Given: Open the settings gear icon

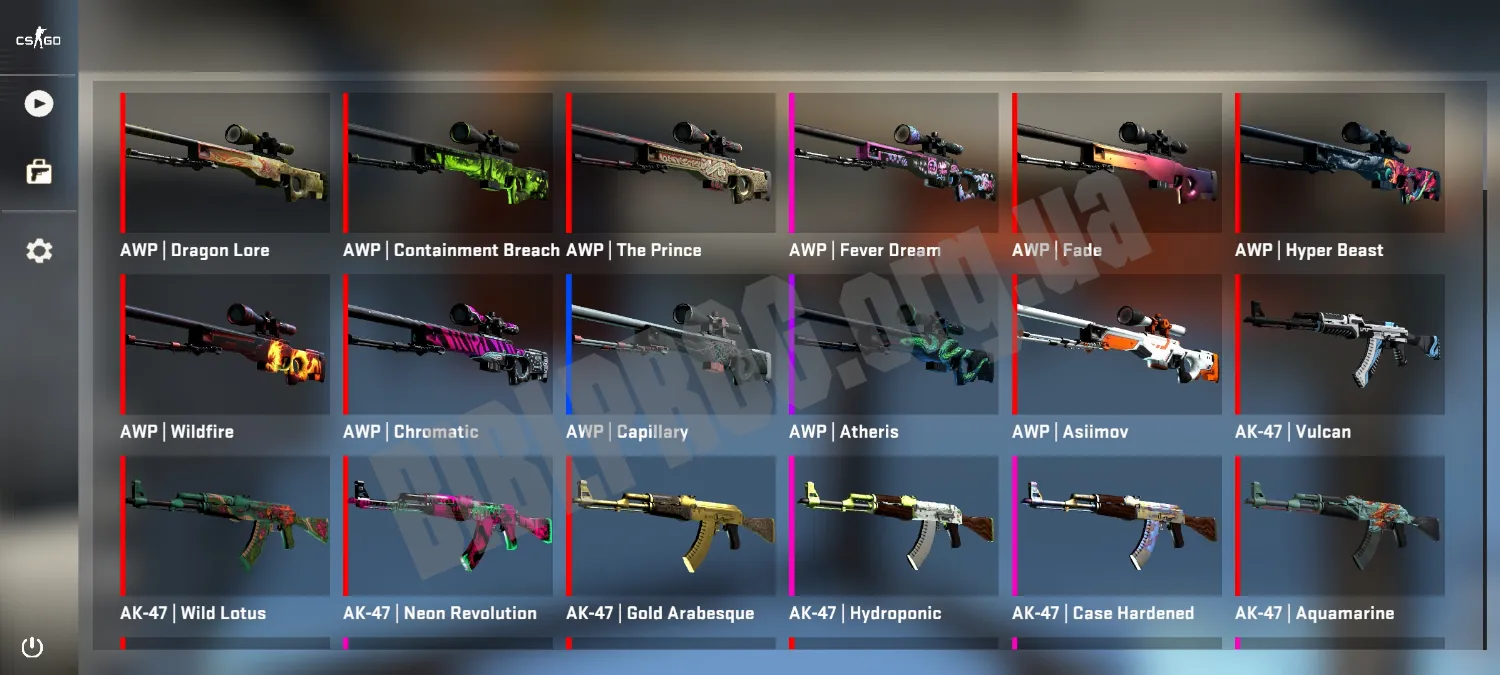Looking at the screenshot, I should click(39, 251).
